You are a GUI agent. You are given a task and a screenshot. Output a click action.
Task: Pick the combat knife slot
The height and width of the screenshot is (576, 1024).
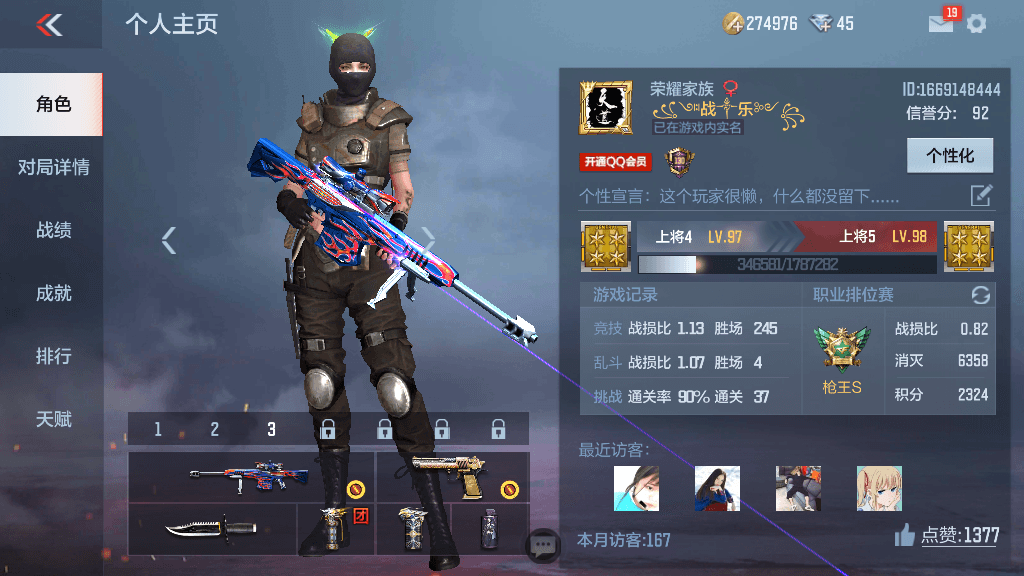[211, 526]
